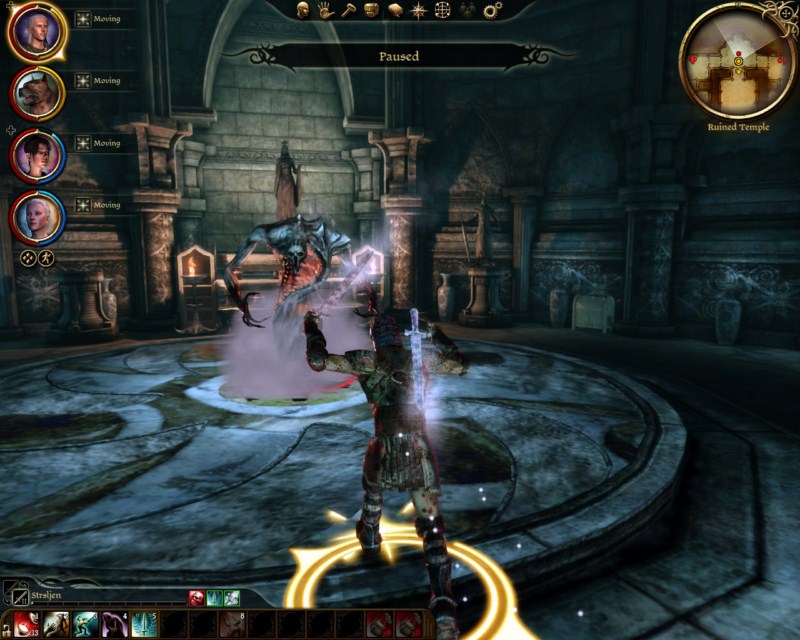This screenshot has height=640, width=800.
Task: Select the mabari dog portrait
Action: pos(37,95)
